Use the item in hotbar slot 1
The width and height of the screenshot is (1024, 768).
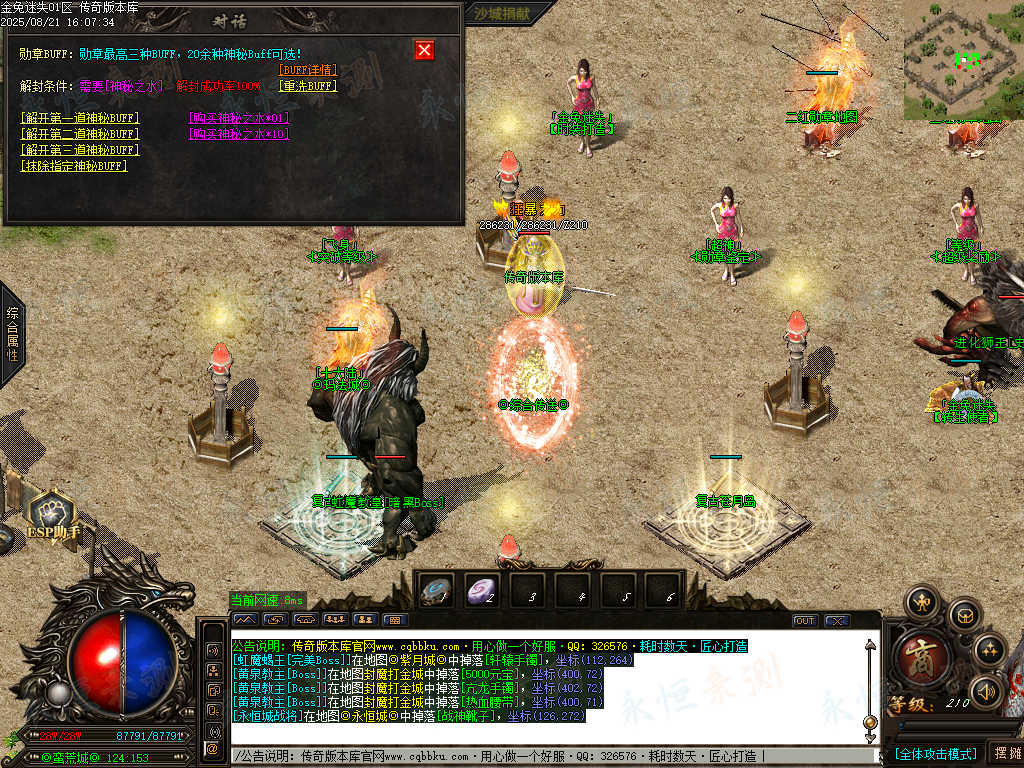(x=436, y=591)
